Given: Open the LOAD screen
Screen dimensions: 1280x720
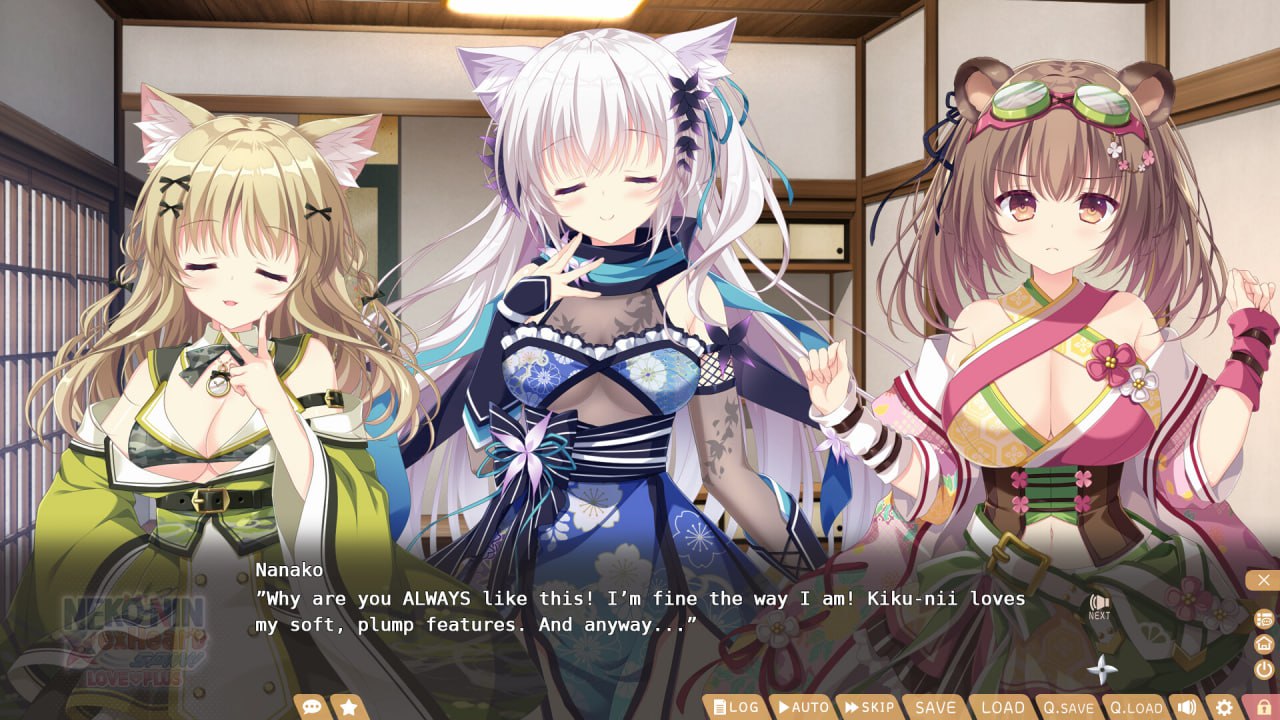Looking at the screenshot, I should pos(1003,706).
